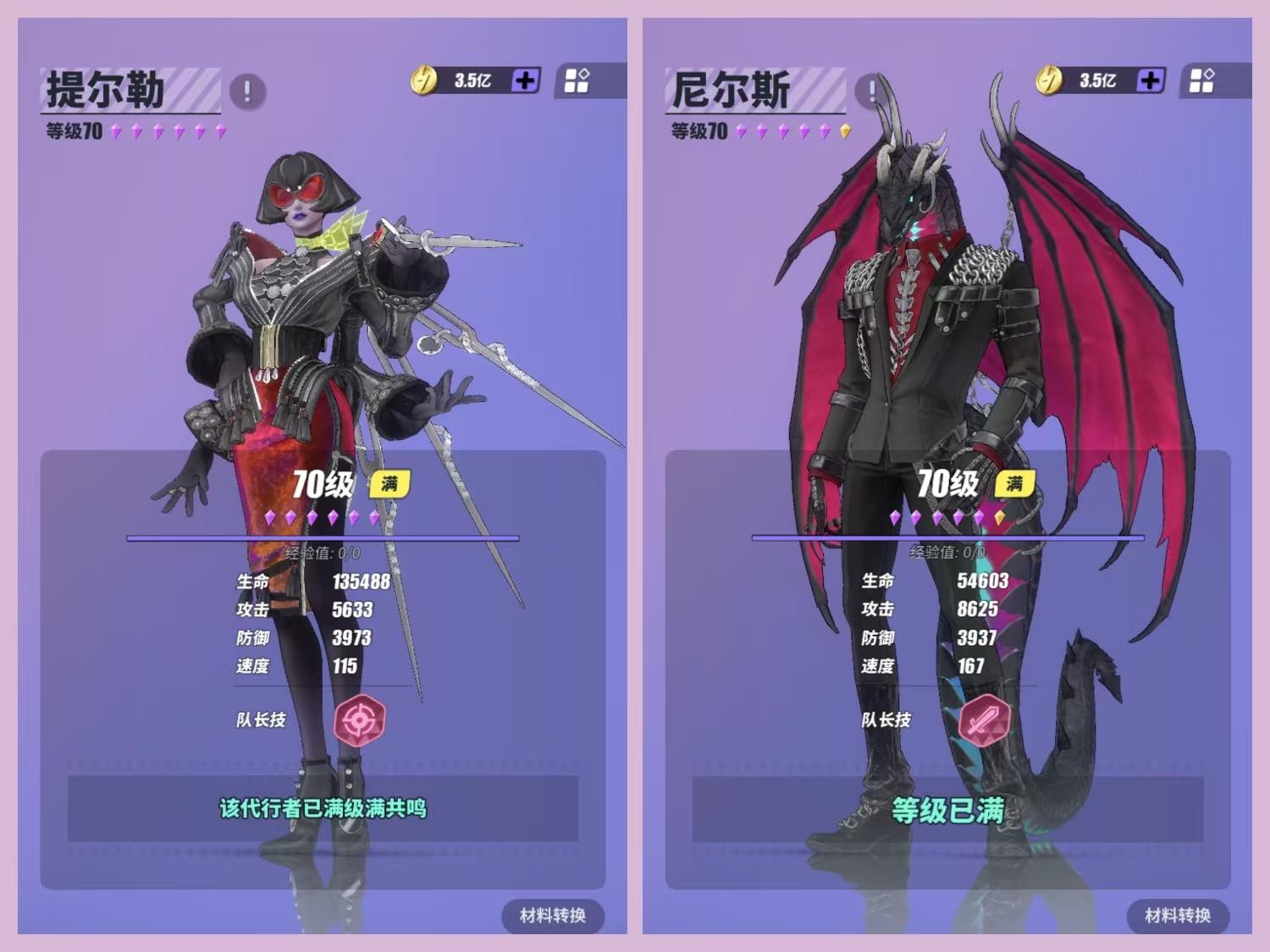Select the gold diamond in 尼尔斯's 等级70 gem row
This screenshot has width=1270, height=952.
[846, 131]
